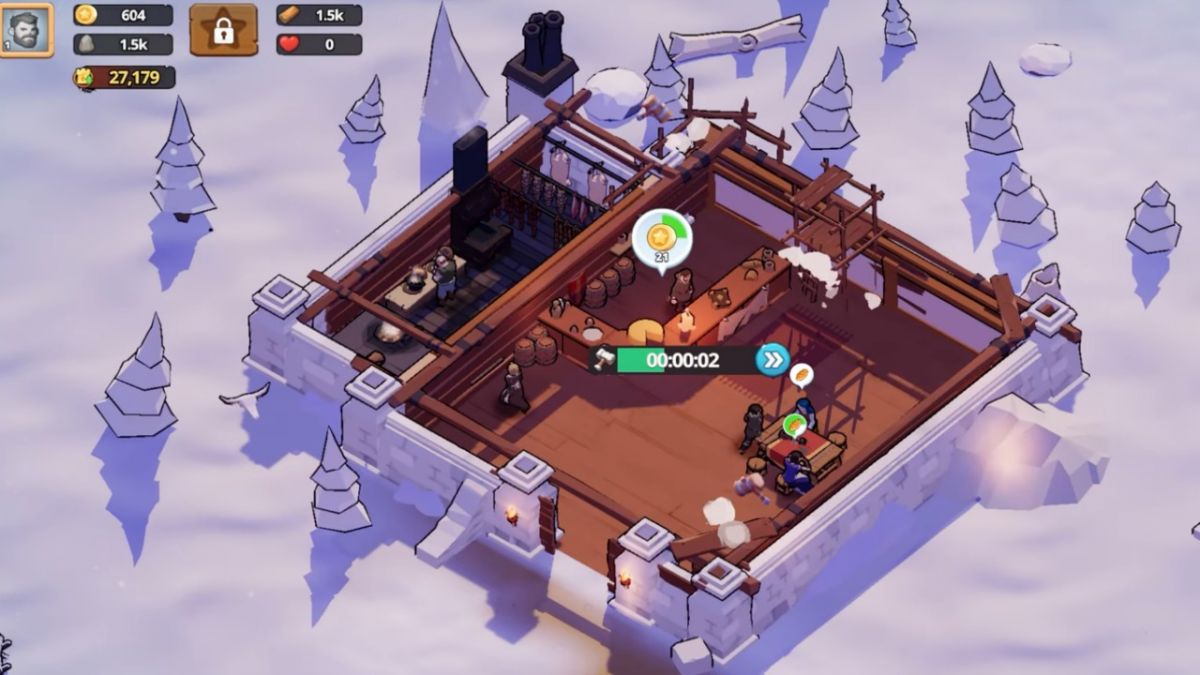Tap the locked star button

tap(223, 30)
